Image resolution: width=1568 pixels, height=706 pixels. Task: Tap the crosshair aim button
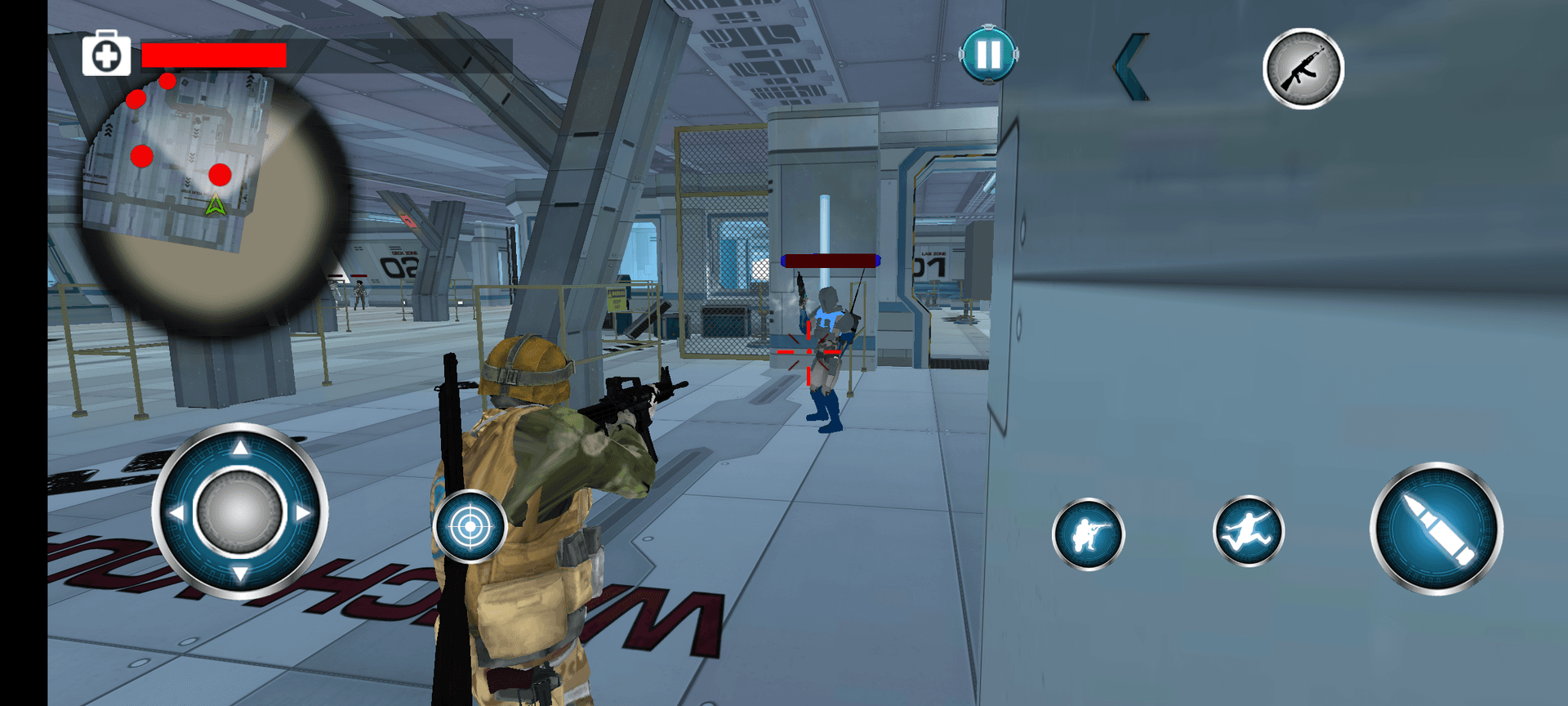(470, 527)
